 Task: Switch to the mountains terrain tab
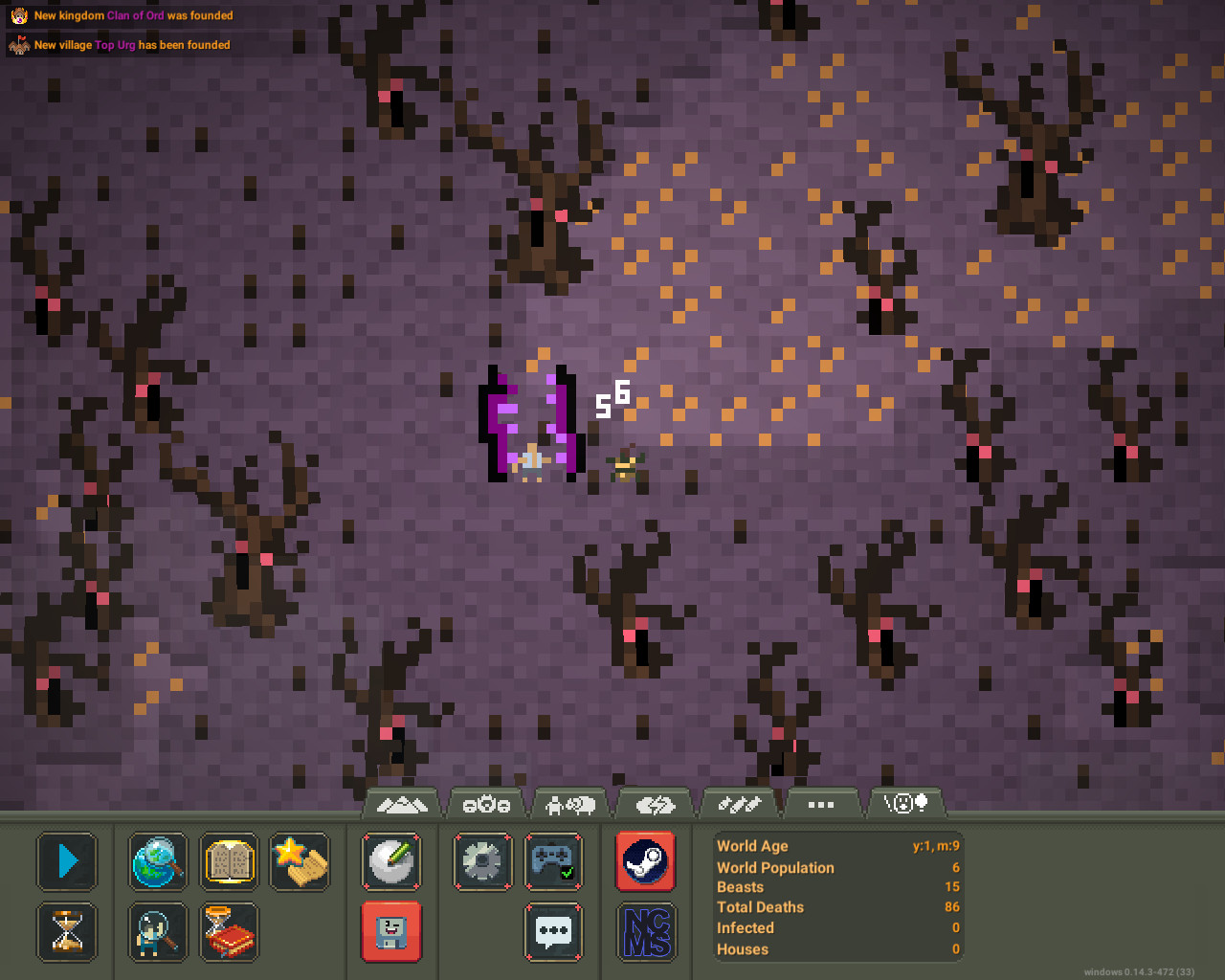[x=402, y=805]
